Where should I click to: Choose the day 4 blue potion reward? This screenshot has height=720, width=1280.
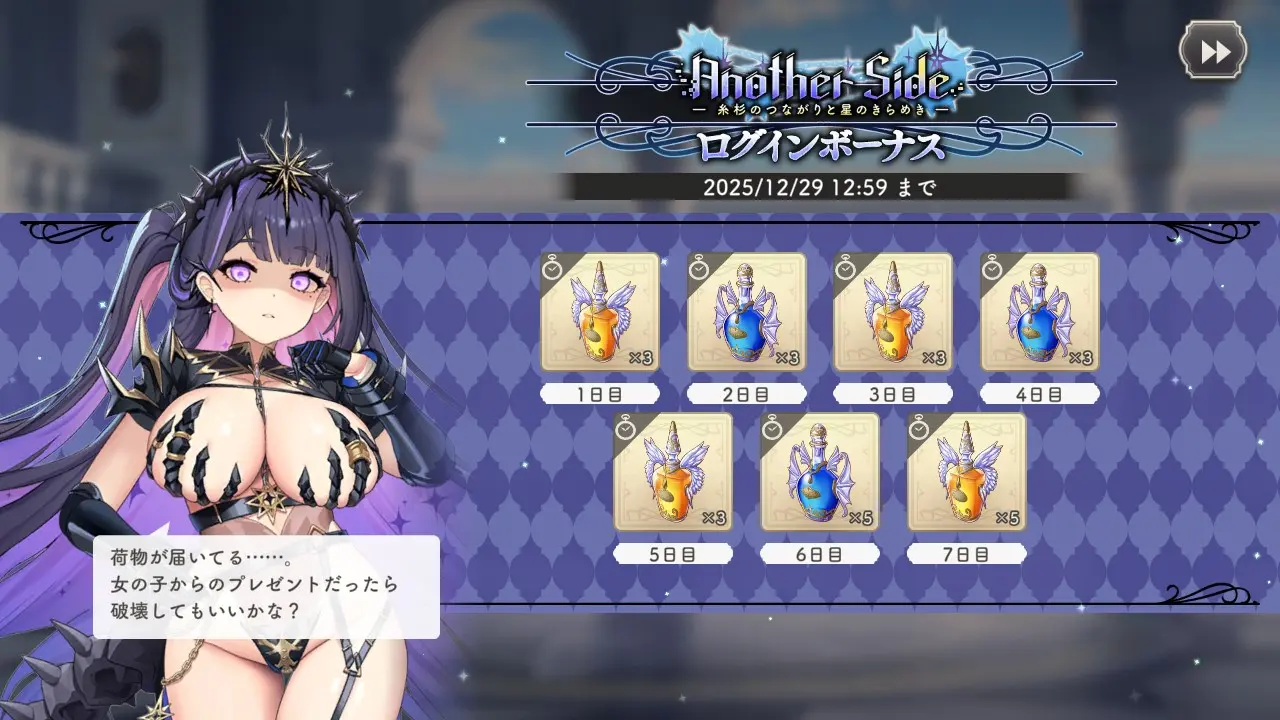(1039, 312)
